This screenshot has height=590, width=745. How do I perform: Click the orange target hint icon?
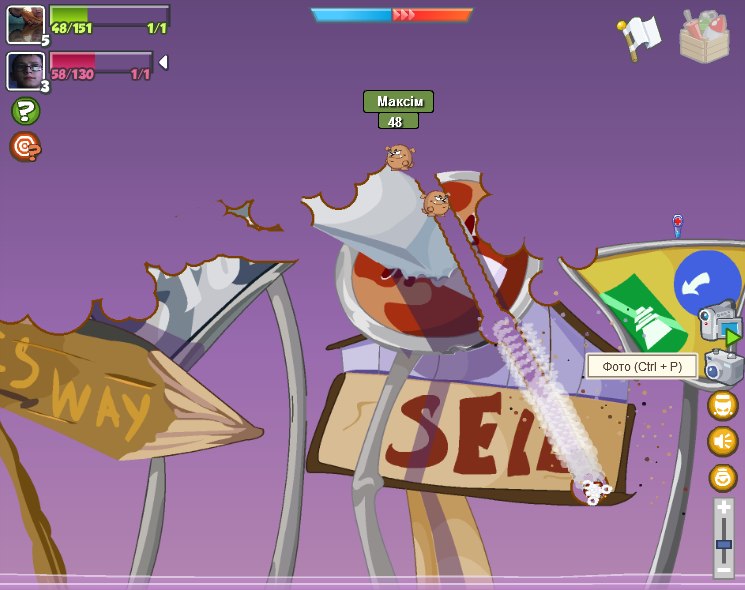point(25,147)
